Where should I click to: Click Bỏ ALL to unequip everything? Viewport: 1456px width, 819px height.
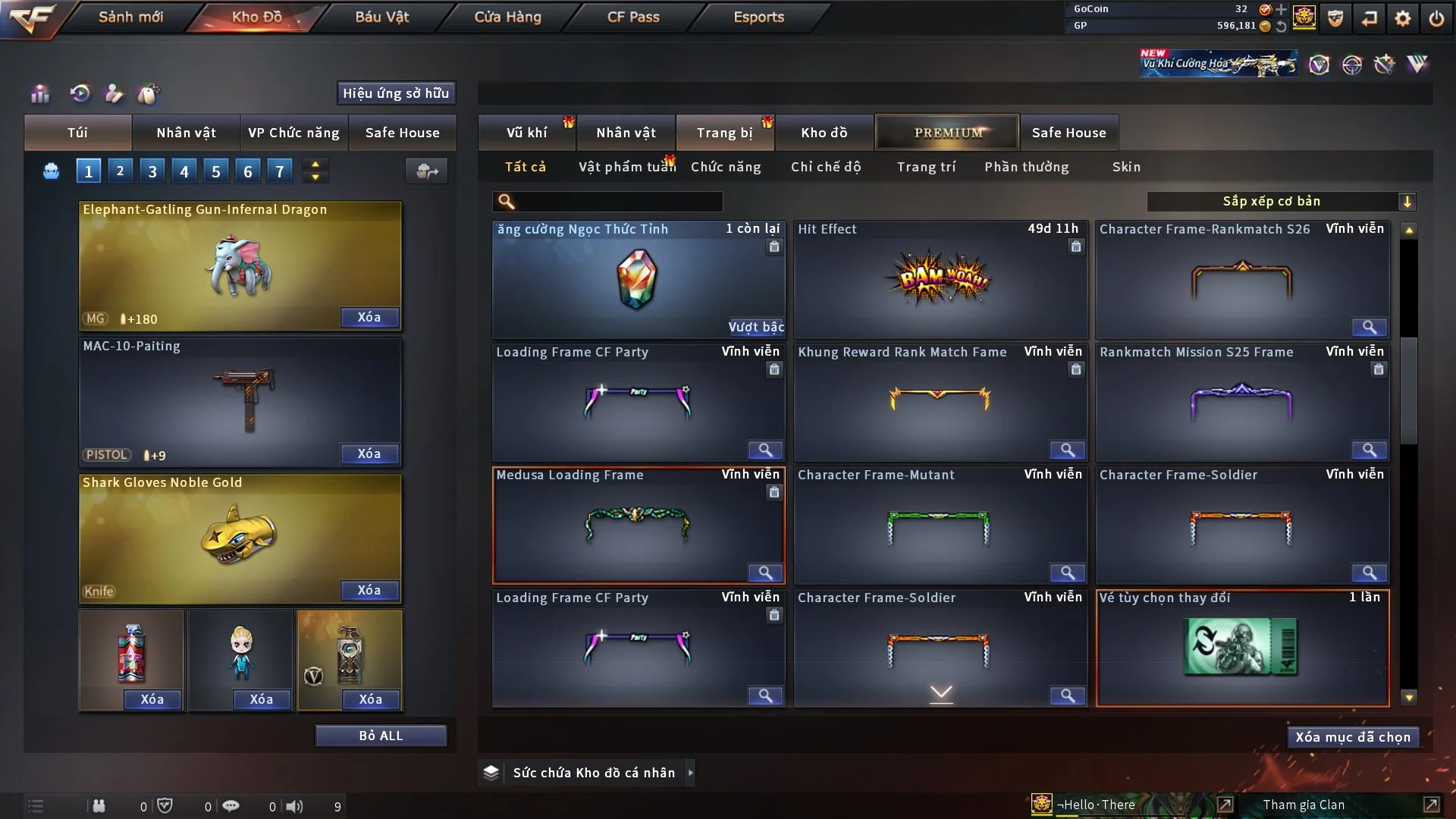(381, 736)
